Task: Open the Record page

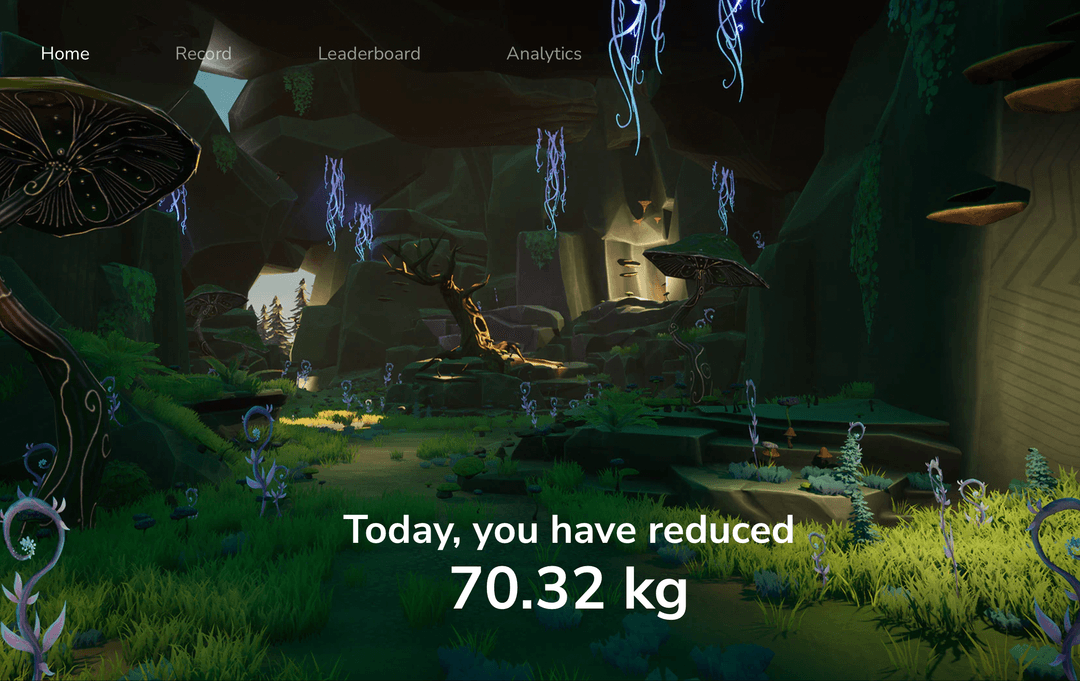Action: click(x=203, y=54)
